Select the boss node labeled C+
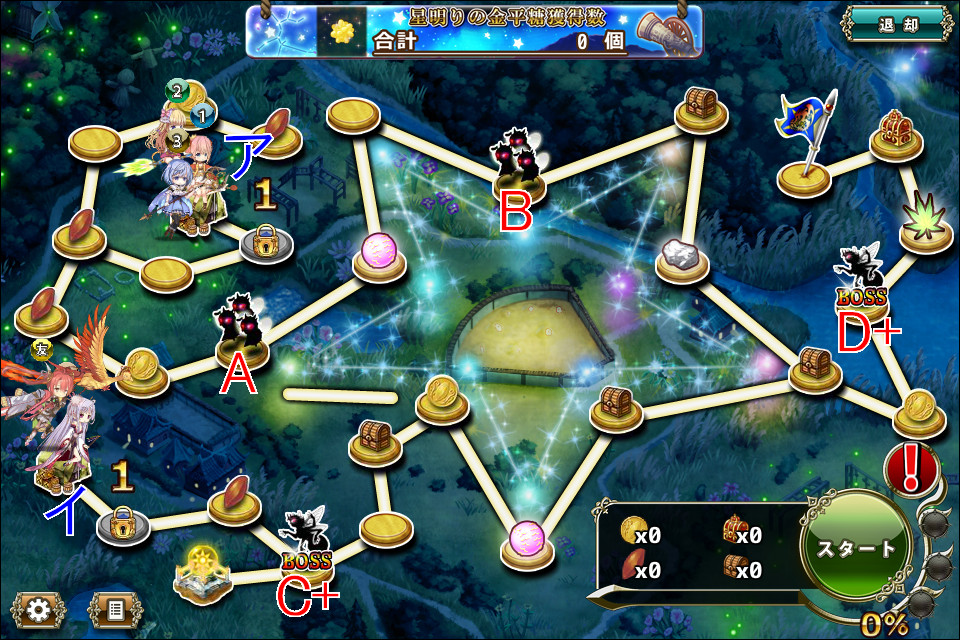960x640 pixels. pyautogui.click(x=307, y=545)
